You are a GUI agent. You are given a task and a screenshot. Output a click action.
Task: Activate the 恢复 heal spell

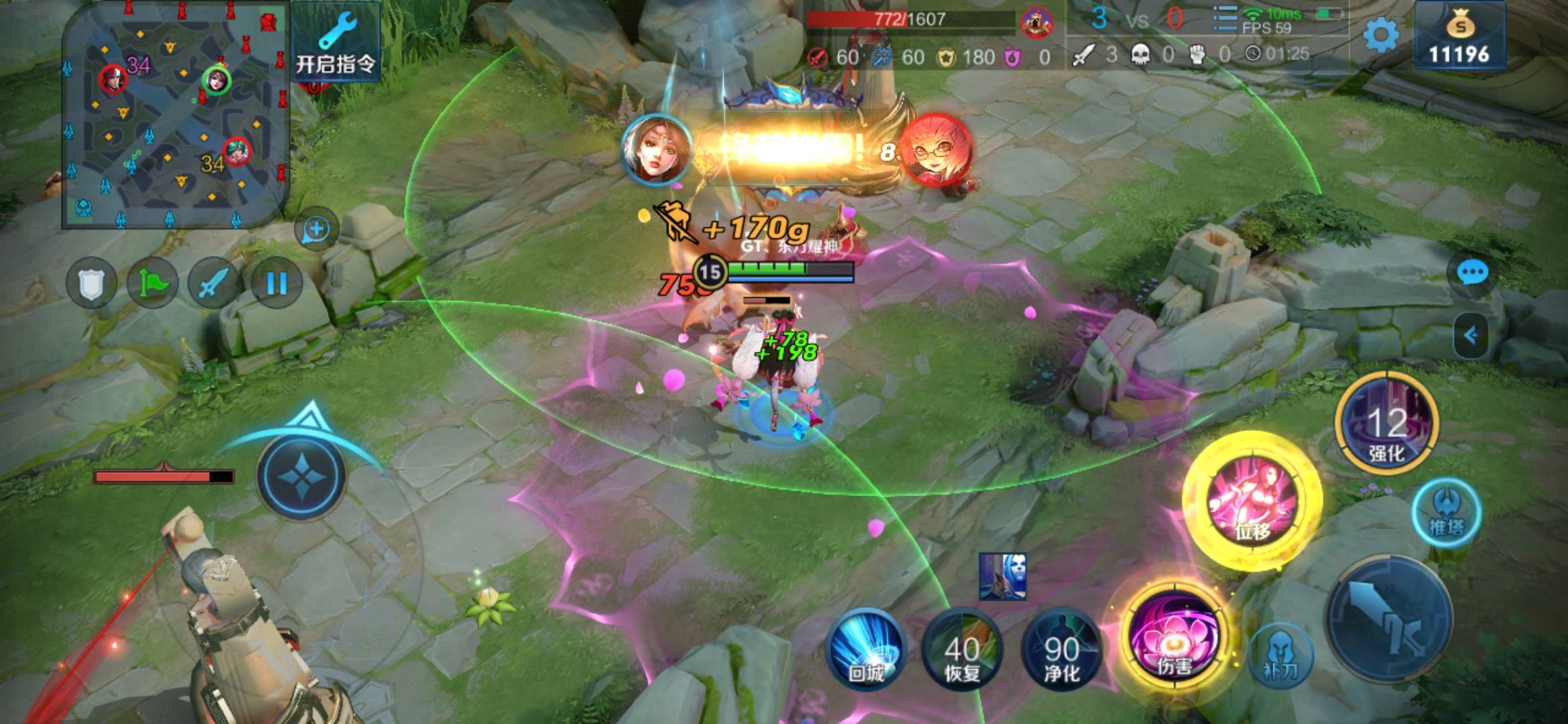coord(962,650)
